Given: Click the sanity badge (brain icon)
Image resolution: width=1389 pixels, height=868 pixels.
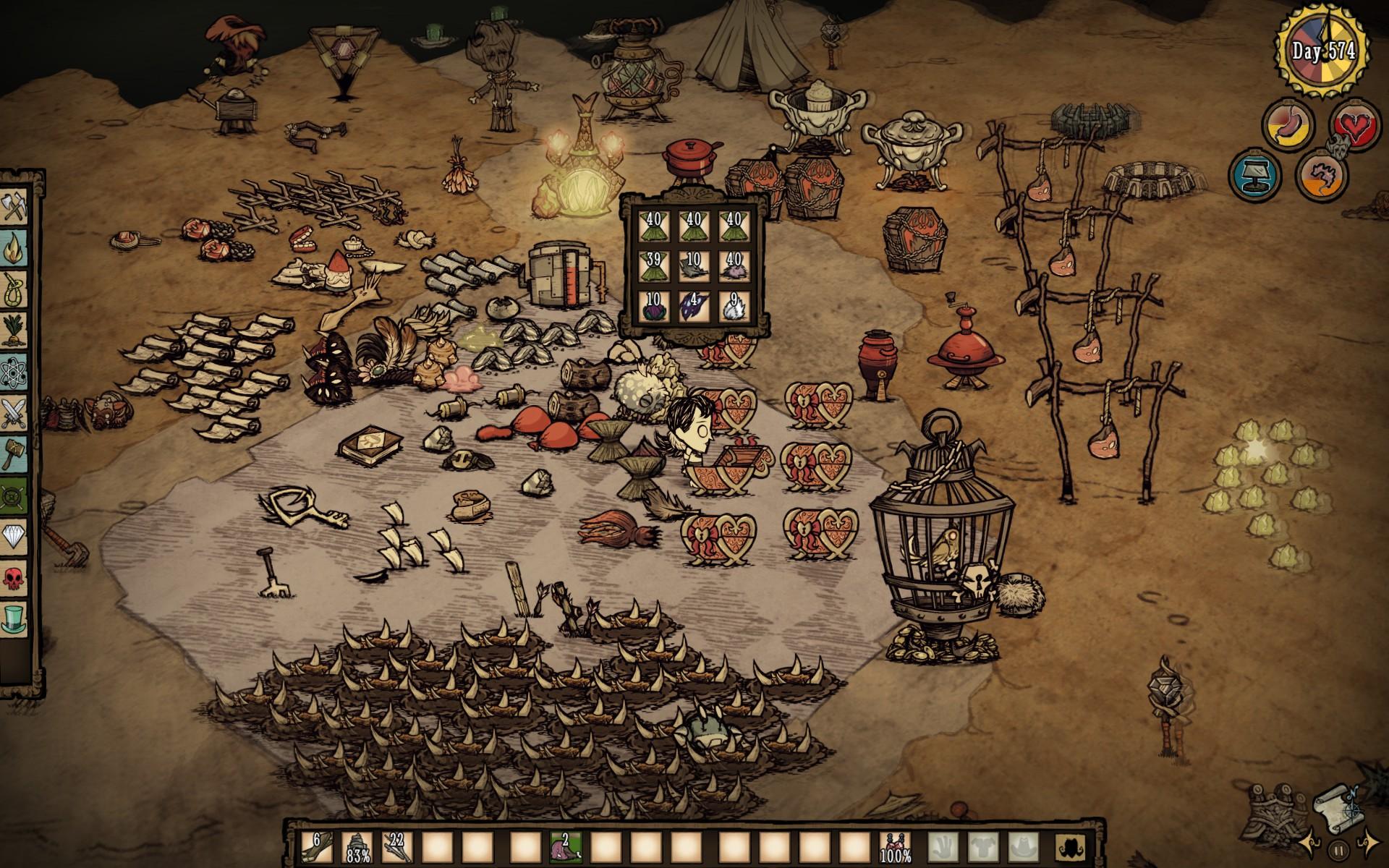Looking at the screenshot, I should (1321, 179).
